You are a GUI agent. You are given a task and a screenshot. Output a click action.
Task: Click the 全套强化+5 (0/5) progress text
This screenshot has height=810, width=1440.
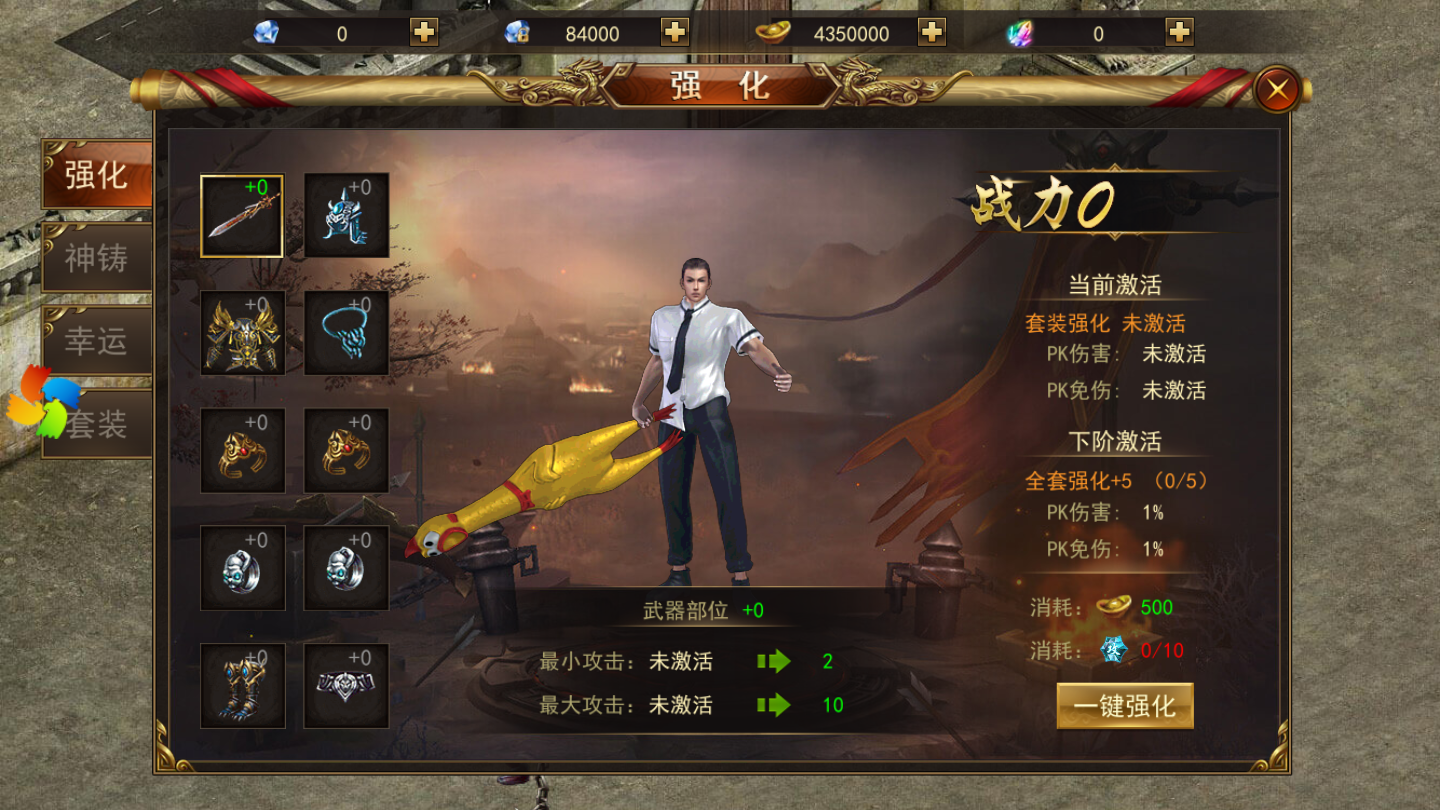click(1115, 481)
